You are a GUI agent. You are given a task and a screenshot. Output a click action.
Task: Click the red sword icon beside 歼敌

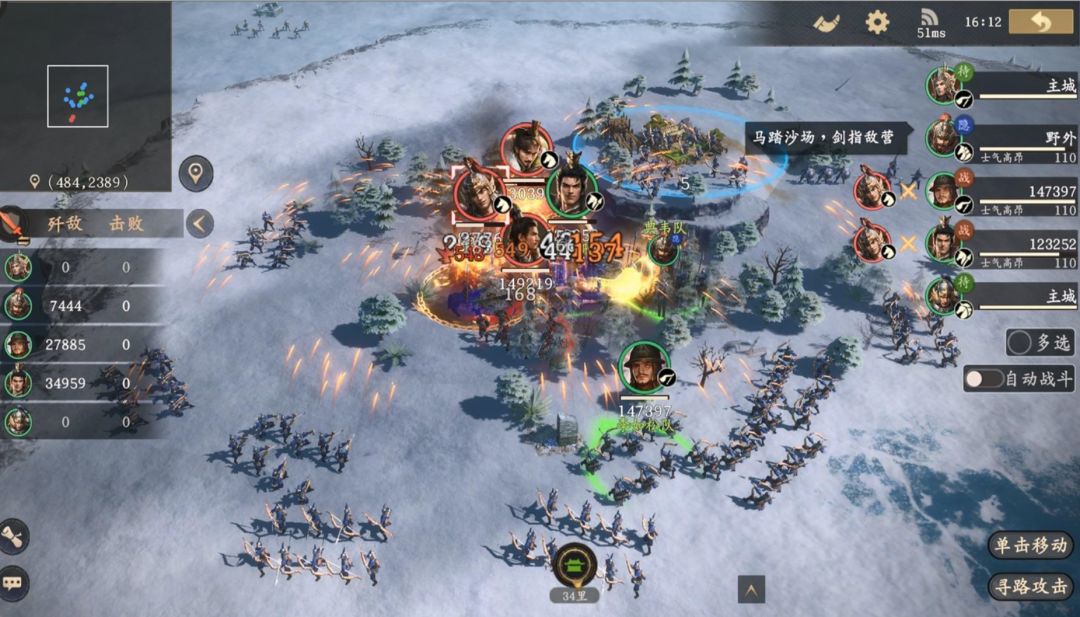pos(12,223)
